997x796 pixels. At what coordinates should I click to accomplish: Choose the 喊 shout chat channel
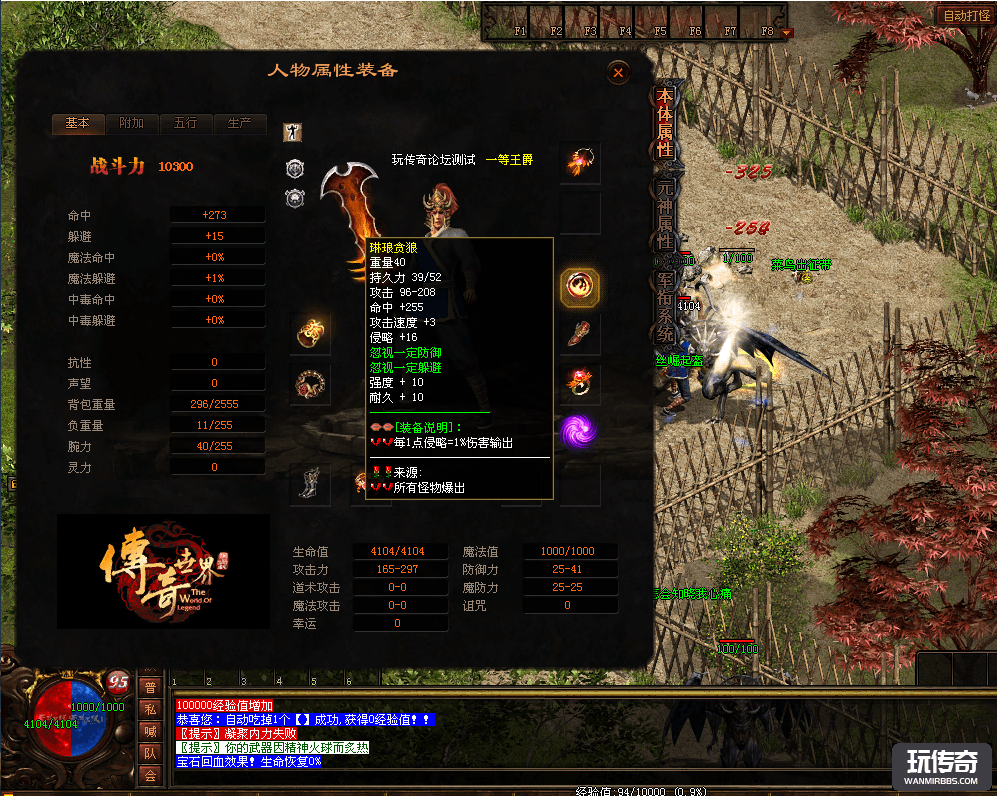coord(150,732)
